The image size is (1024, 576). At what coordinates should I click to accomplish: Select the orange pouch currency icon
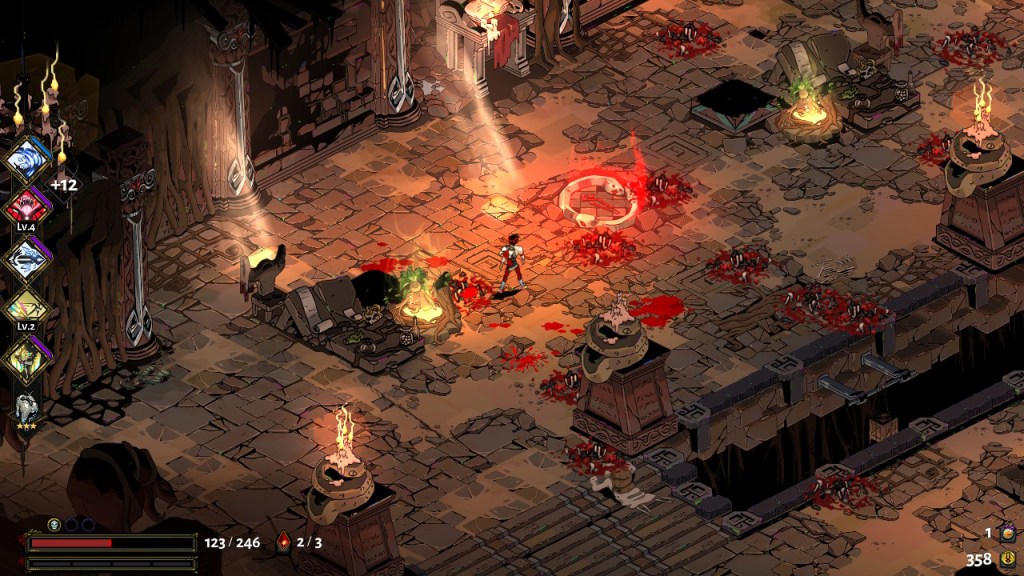1007,534
